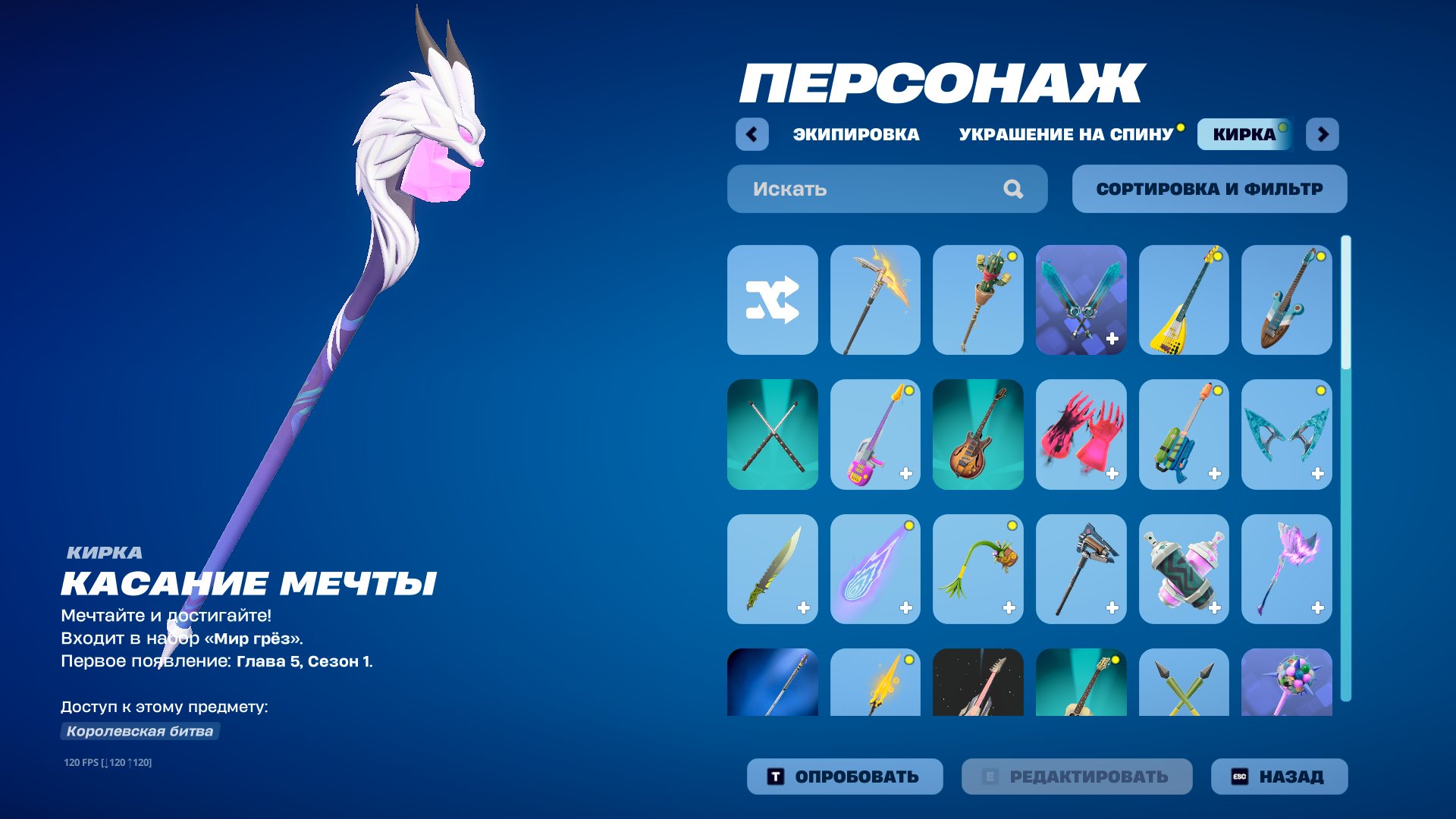Click the Королевская битва access tag
Screen dimensions: 1456x819
click(x=140, y=732)
